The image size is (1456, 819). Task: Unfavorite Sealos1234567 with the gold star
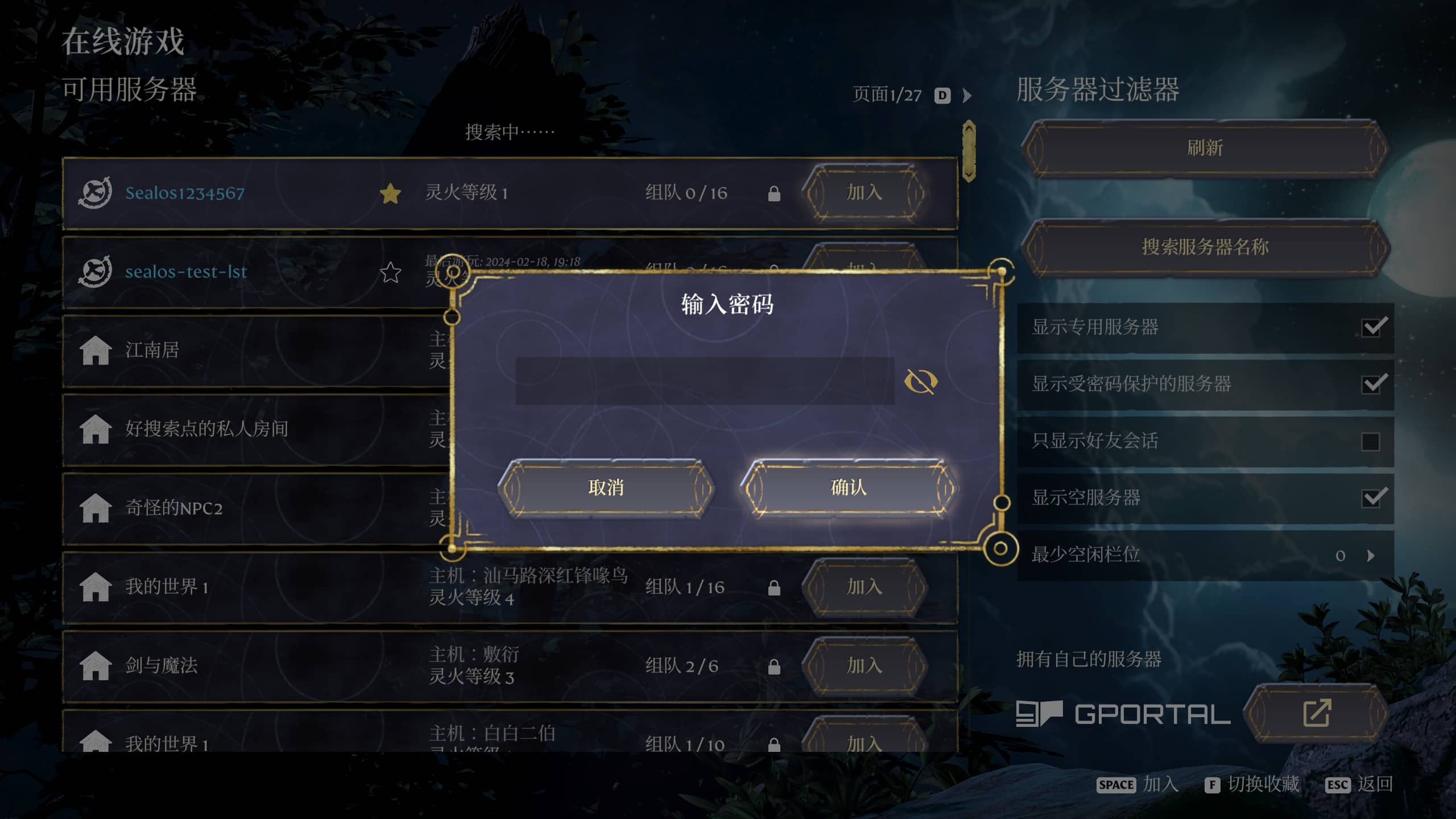point(390,193)
